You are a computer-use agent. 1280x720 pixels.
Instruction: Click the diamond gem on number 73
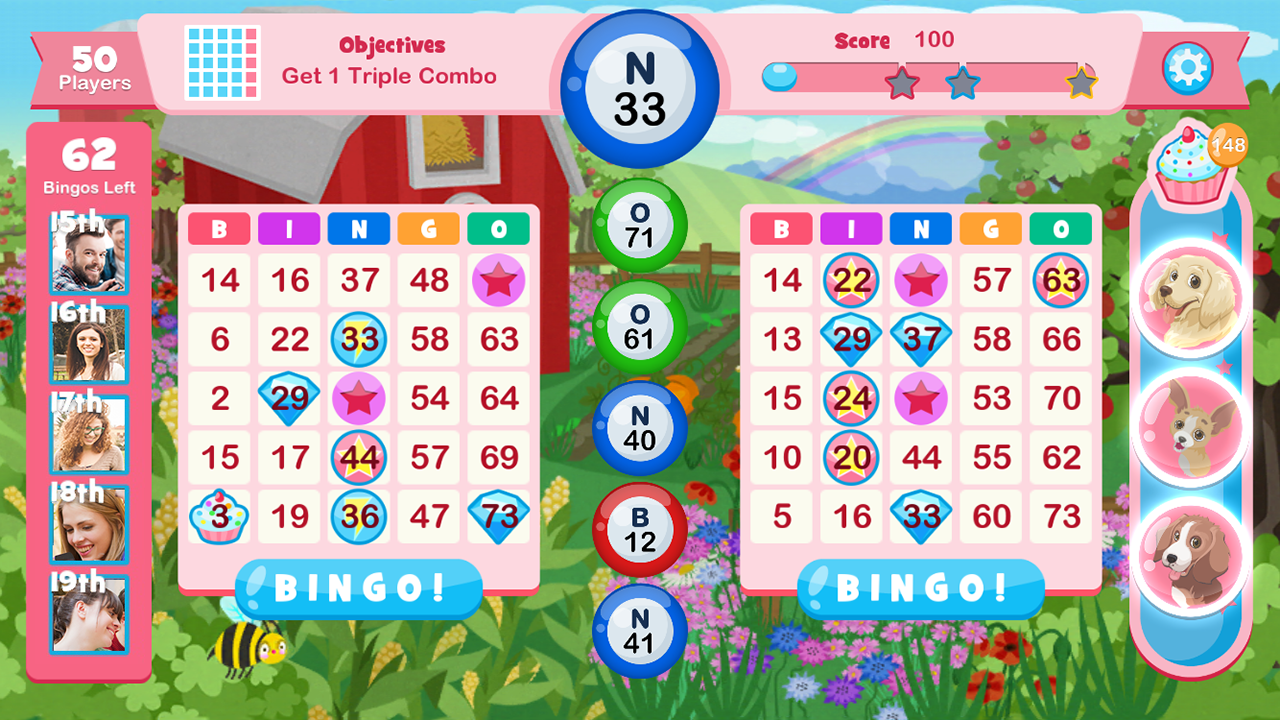click(x=499, y=517)
